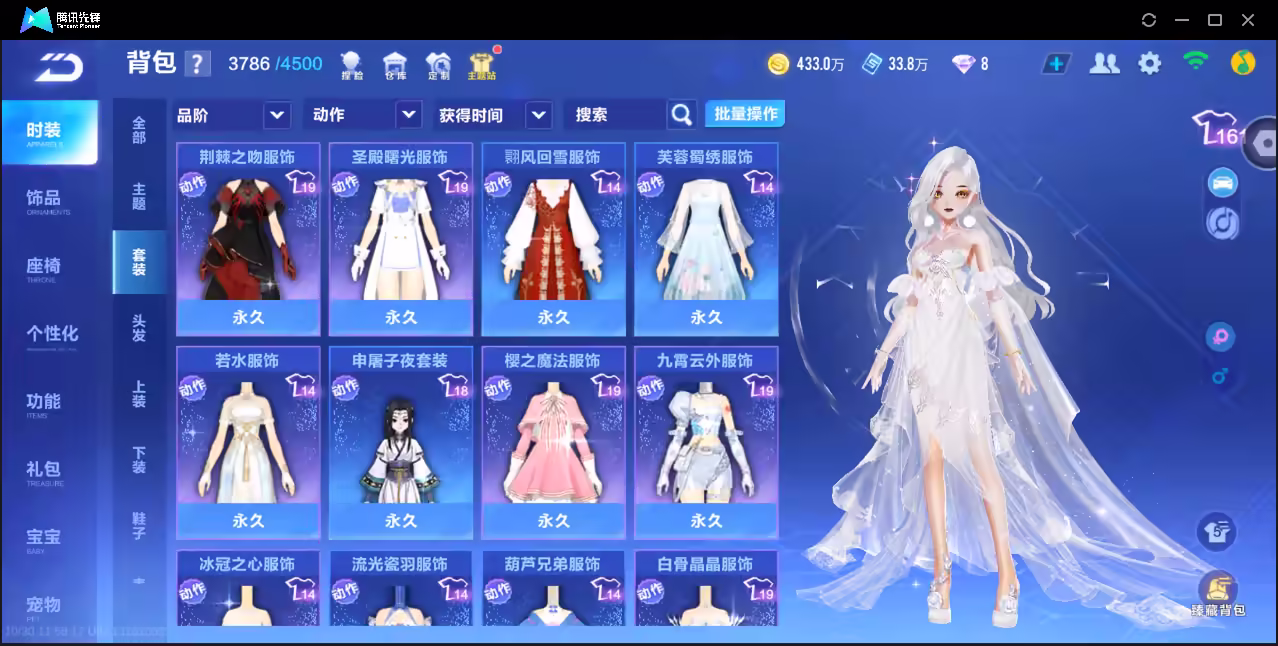Select the 樱之魔法服饰 pink dress

click(553, 442)
